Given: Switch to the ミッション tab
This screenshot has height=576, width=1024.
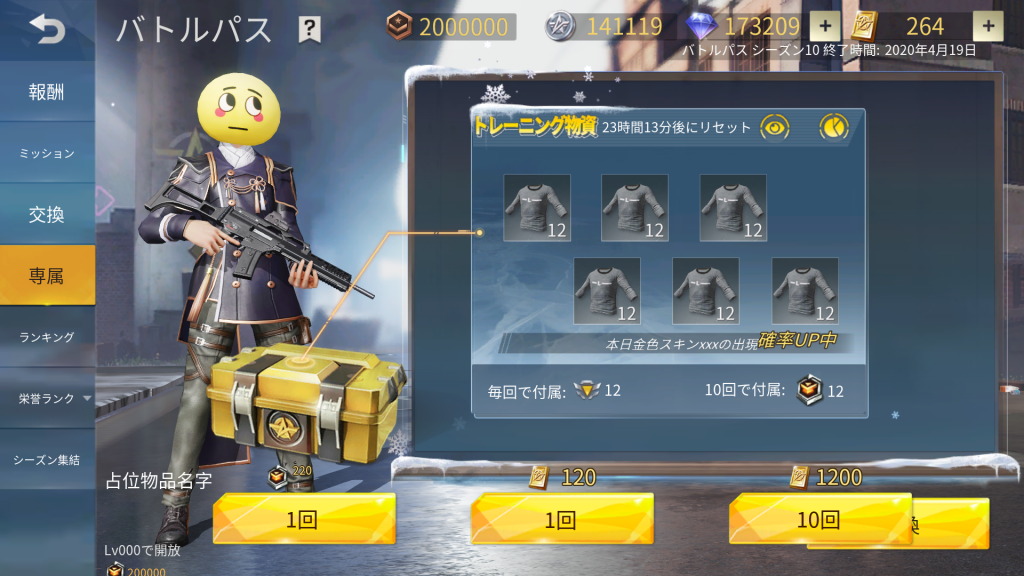Looking at the screenshot, I should (47, 153).
